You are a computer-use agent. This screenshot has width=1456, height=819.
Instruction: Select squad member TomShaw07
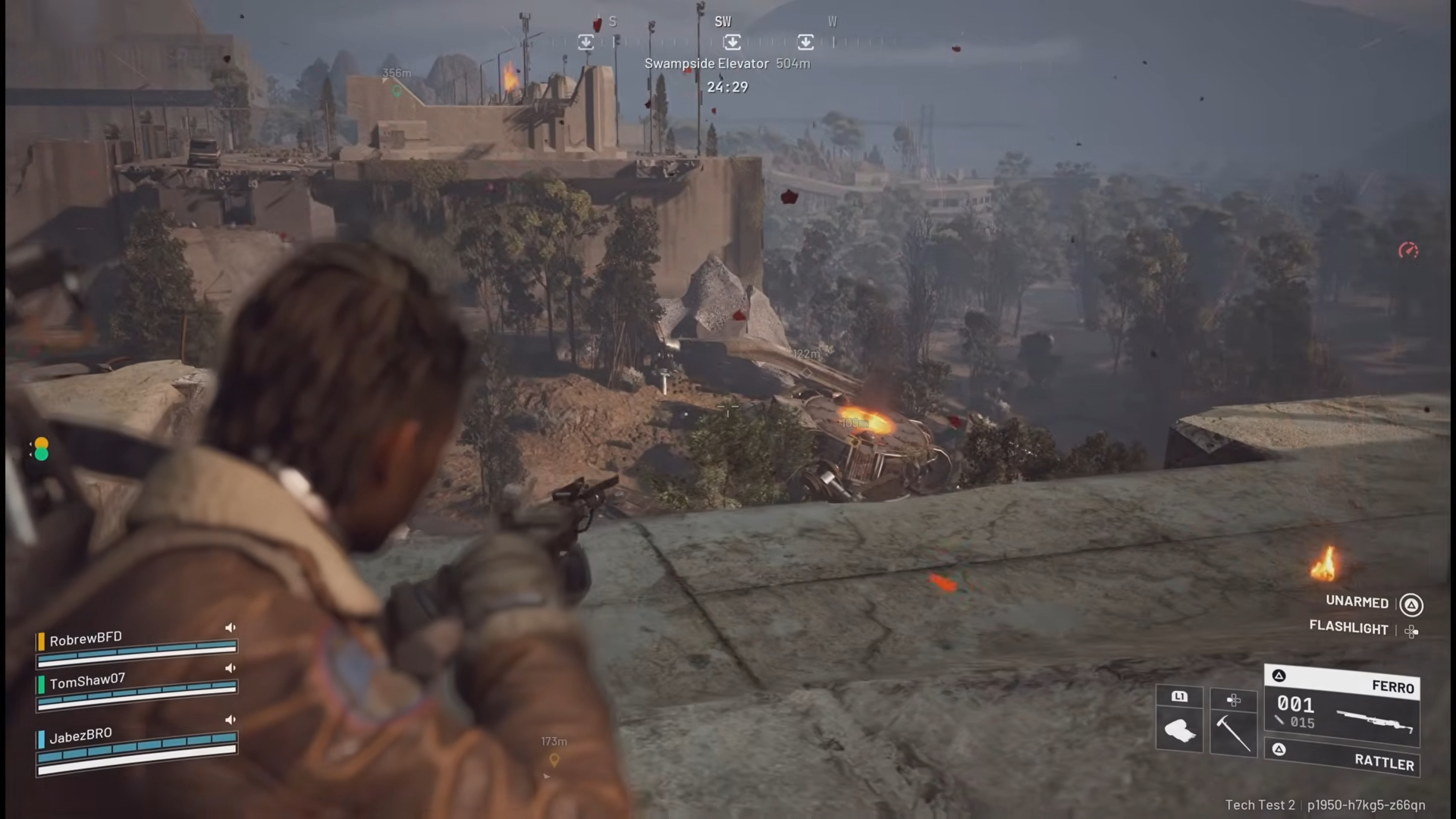[87, 681]
